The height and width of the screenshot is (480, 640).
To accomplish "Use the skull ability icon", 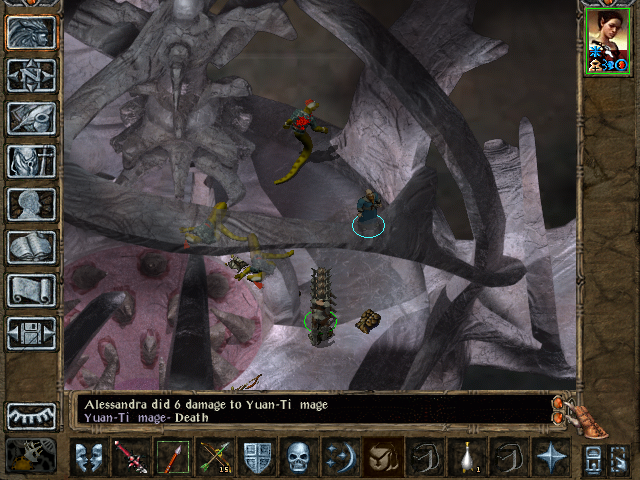I will [300, 457].
